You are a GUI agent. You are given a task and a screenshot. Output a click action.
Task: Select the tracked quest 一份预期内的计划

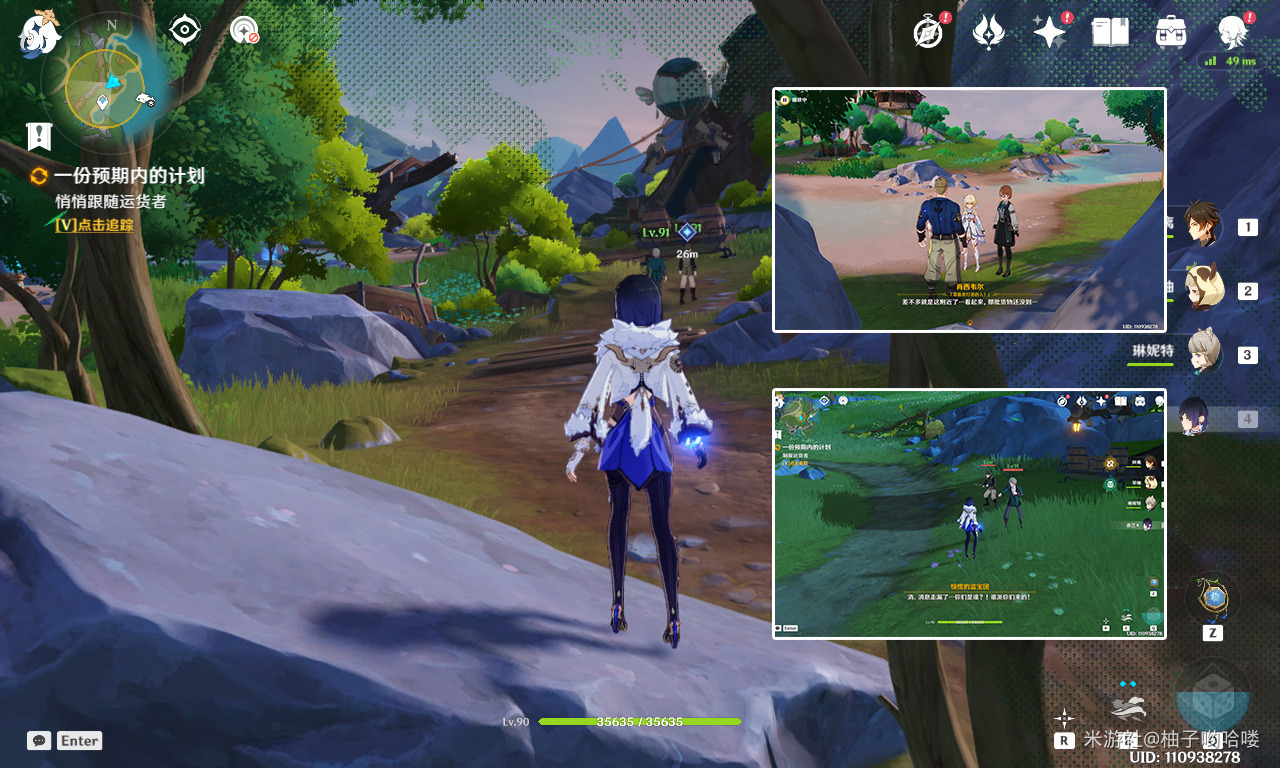[x=128, y=176]
